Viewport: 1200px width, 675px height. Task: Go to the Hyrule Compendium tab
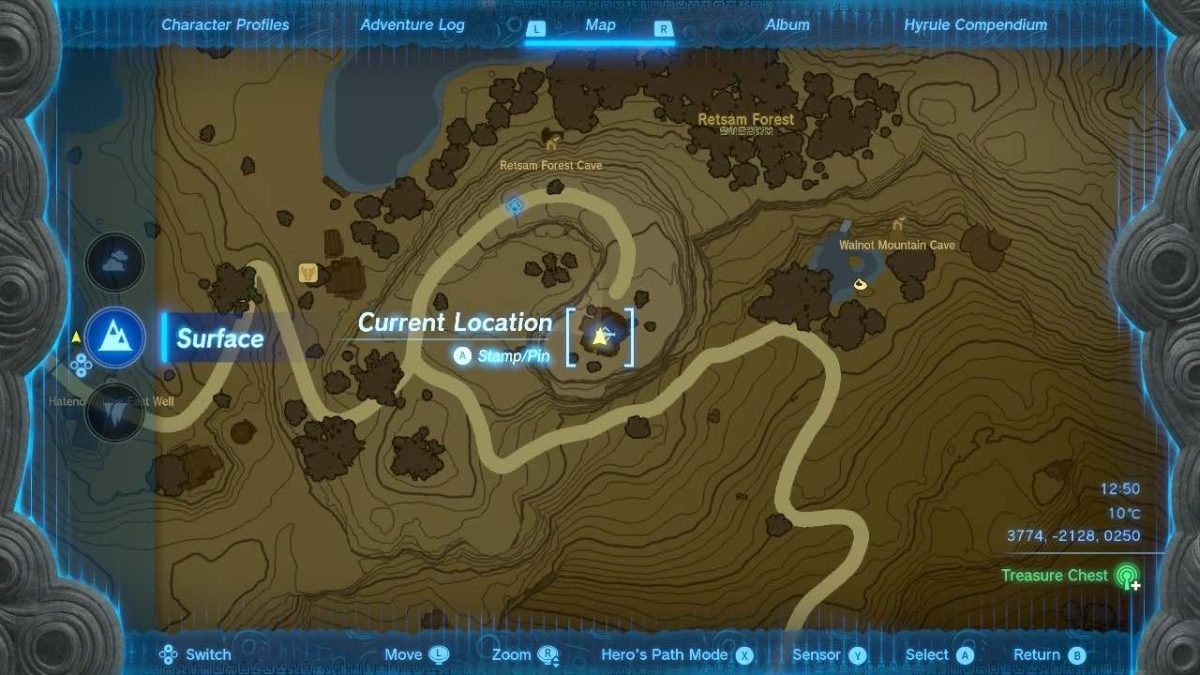pyautogui.click(x=975, y=25)
